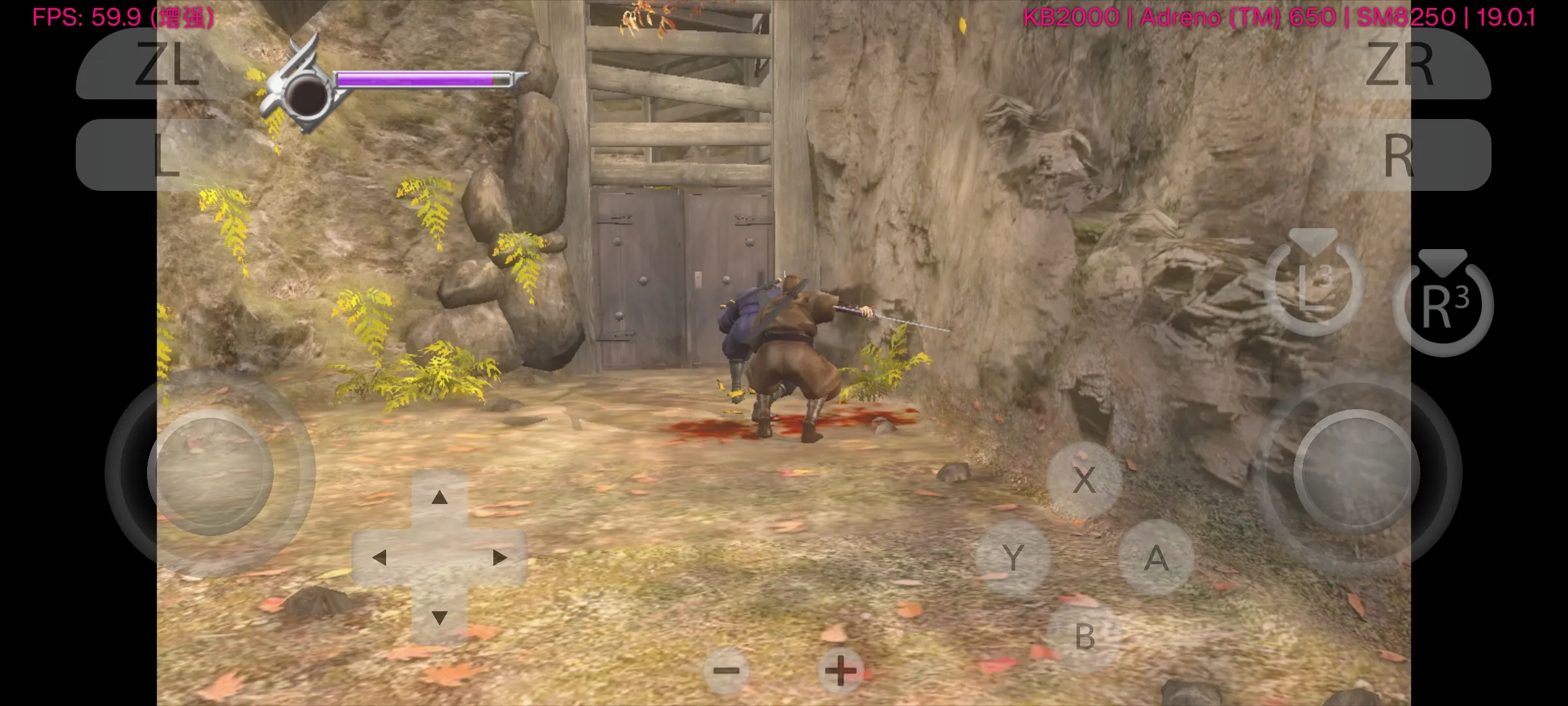Click the d-pad left arrow
The height and width of the screenshot is (706, 1568).
coord(380,558)
